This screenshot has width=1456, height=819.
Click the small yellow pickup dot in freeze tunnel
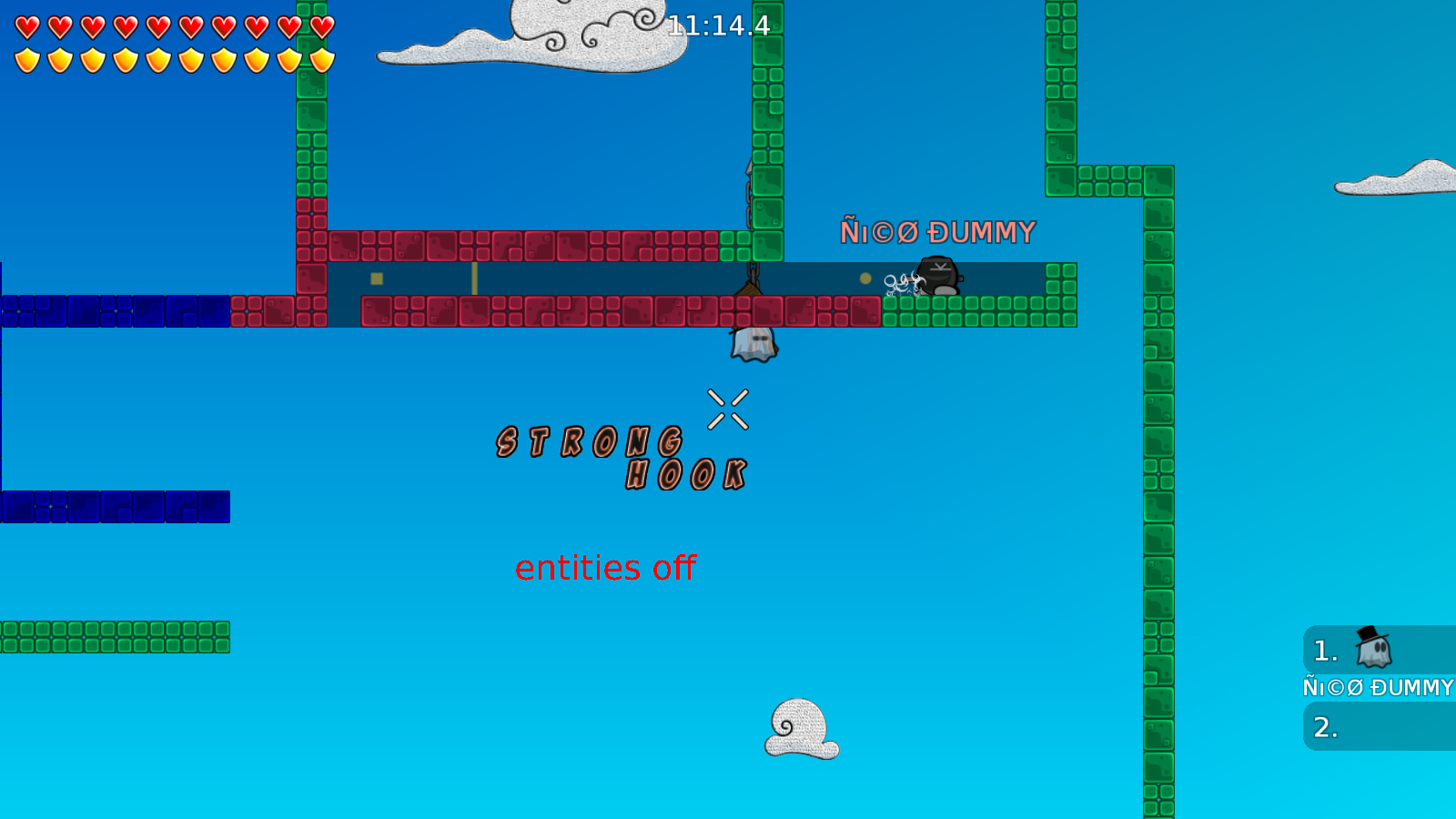pos(864,277)
